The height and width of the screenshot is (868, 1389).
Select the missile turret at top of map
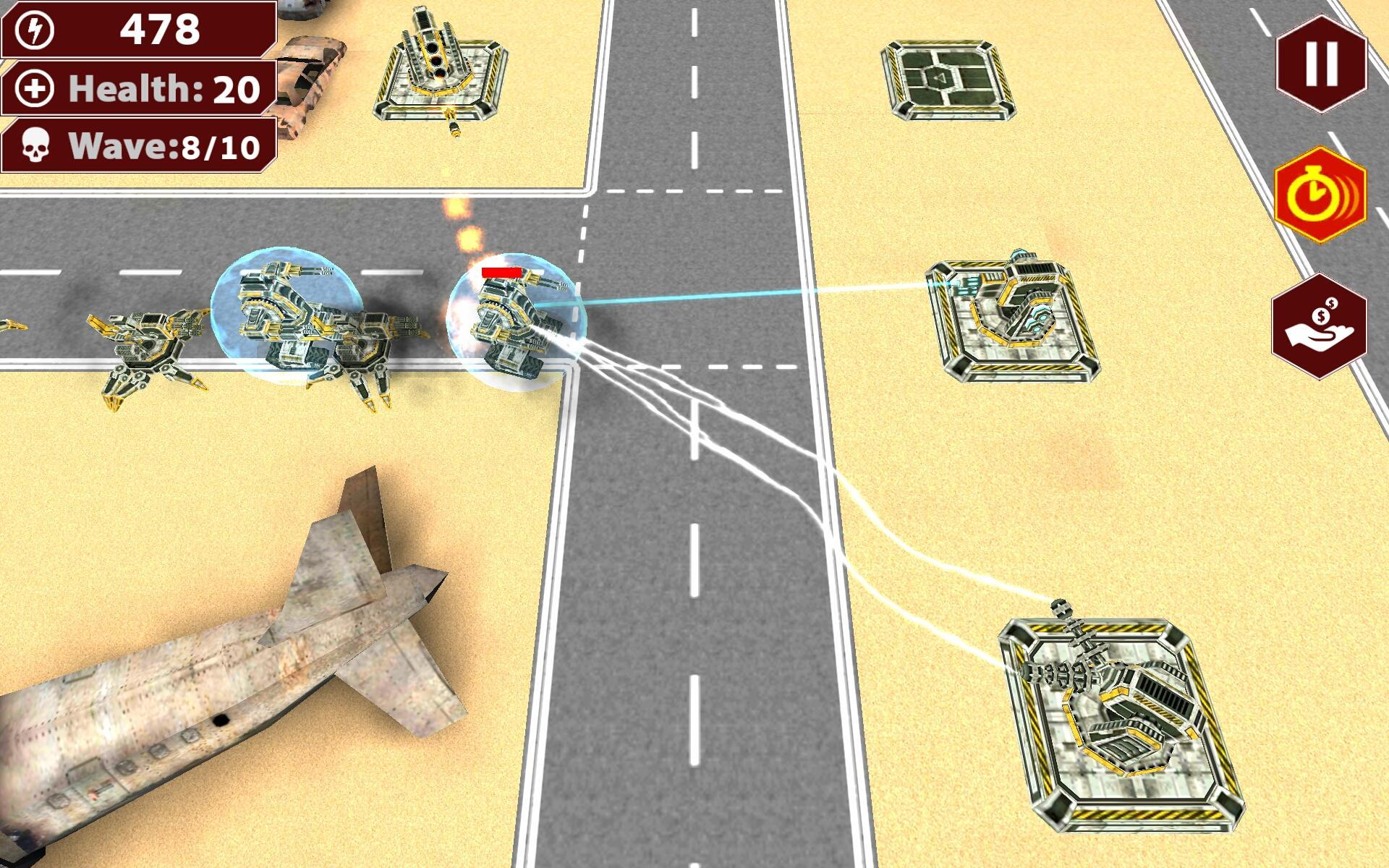[441, 65]
